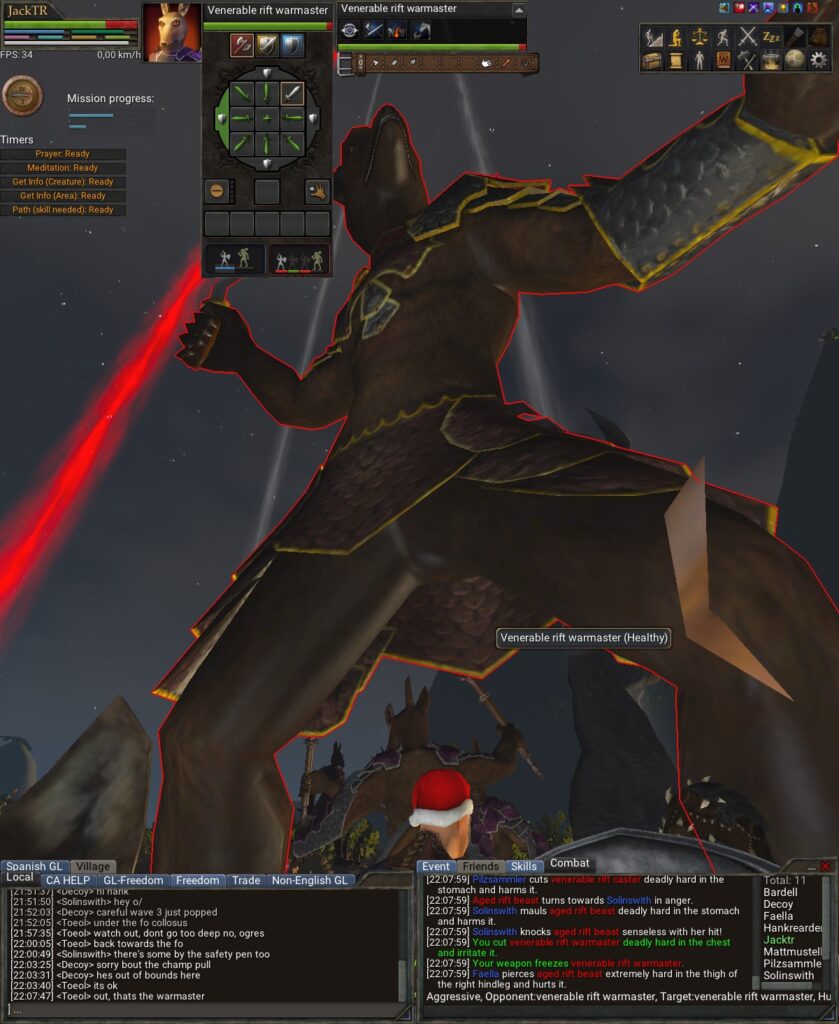Click the grabbing hand icon in fight panel
Image resolution: width=839 pixels, height=1024 pixels.
click(x=317, y=191)
